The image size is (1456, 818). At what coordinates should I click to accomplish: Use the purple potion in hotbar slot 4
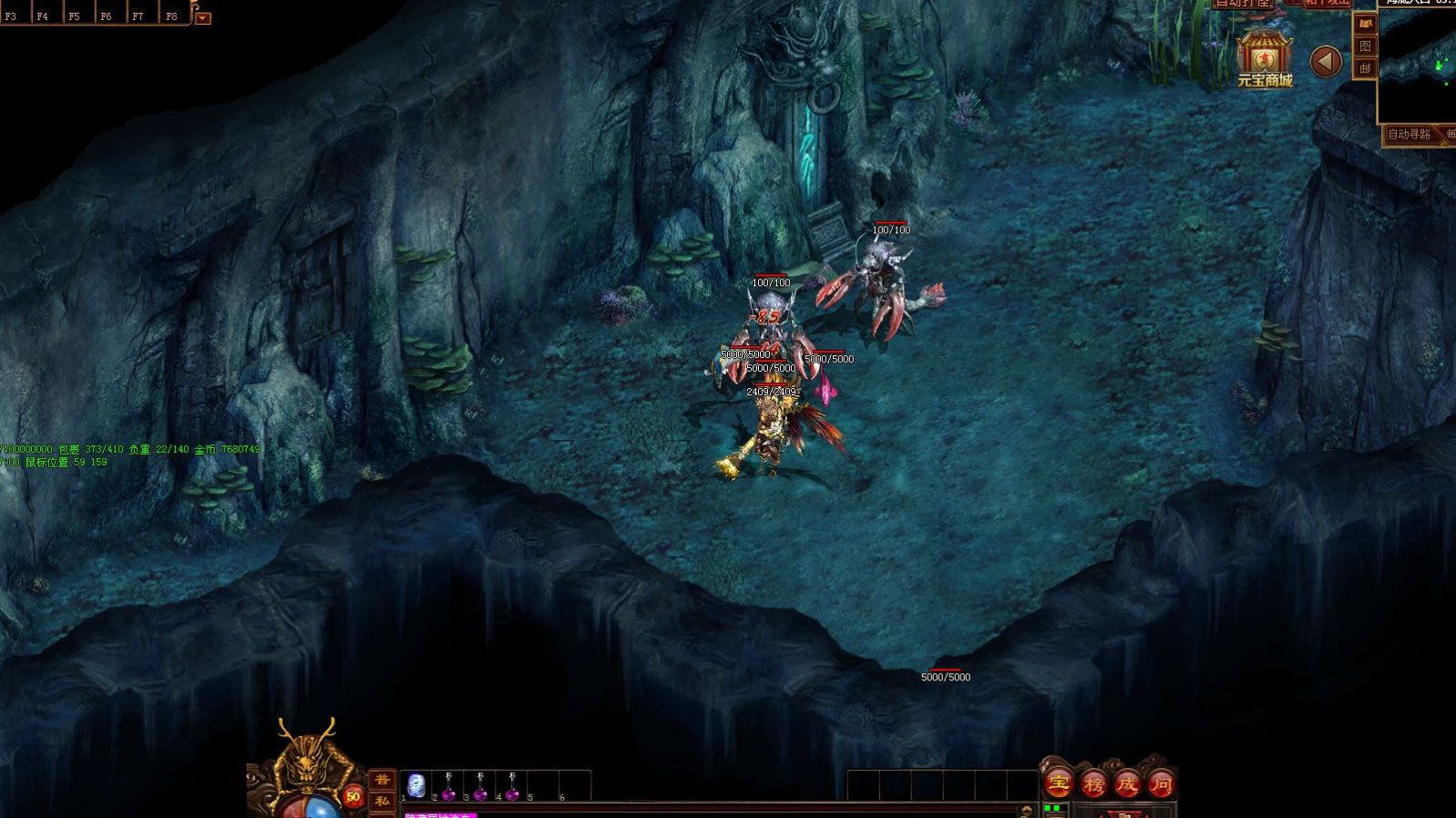(512, 785)
